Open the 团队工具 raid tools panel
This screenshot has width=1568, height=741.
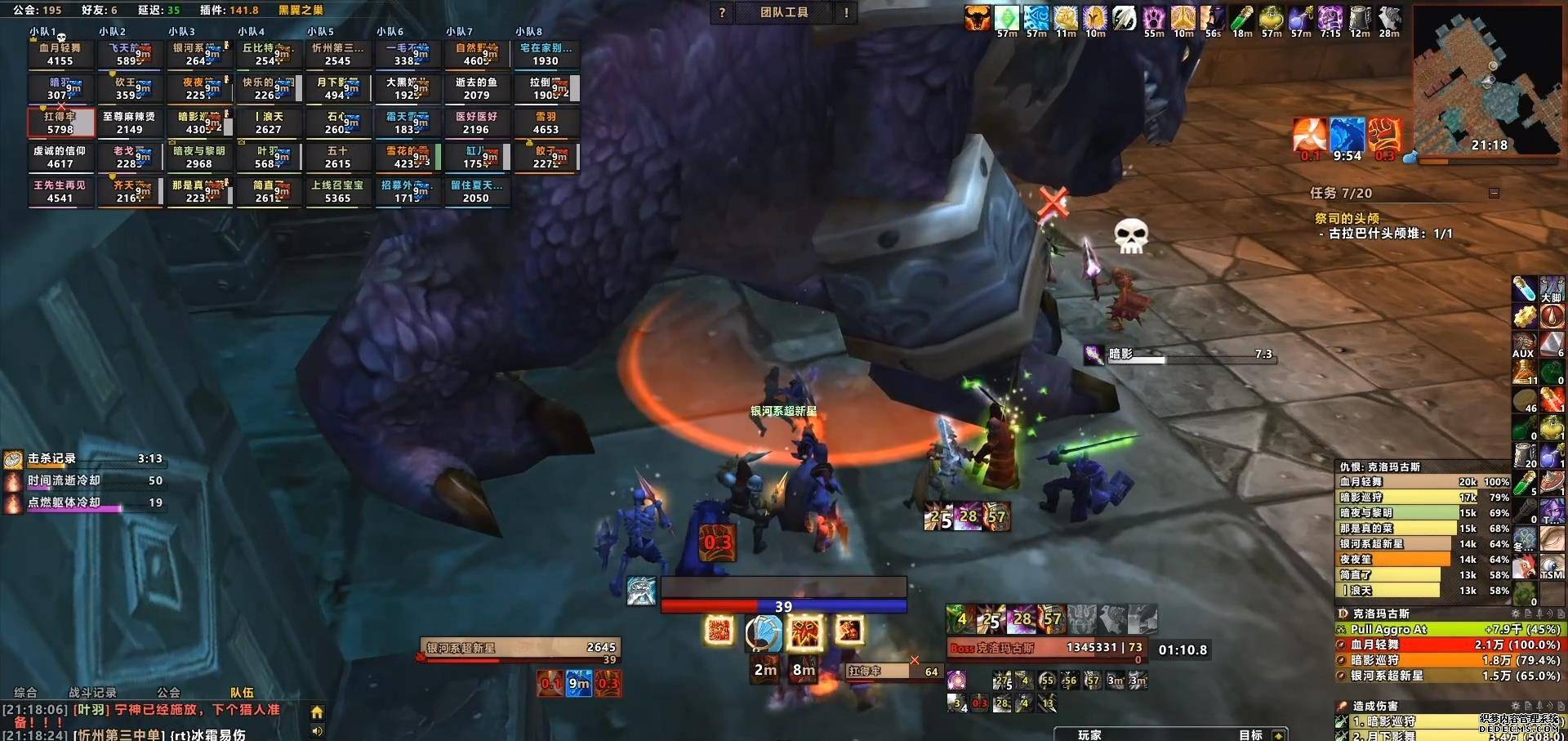[784, 12]
